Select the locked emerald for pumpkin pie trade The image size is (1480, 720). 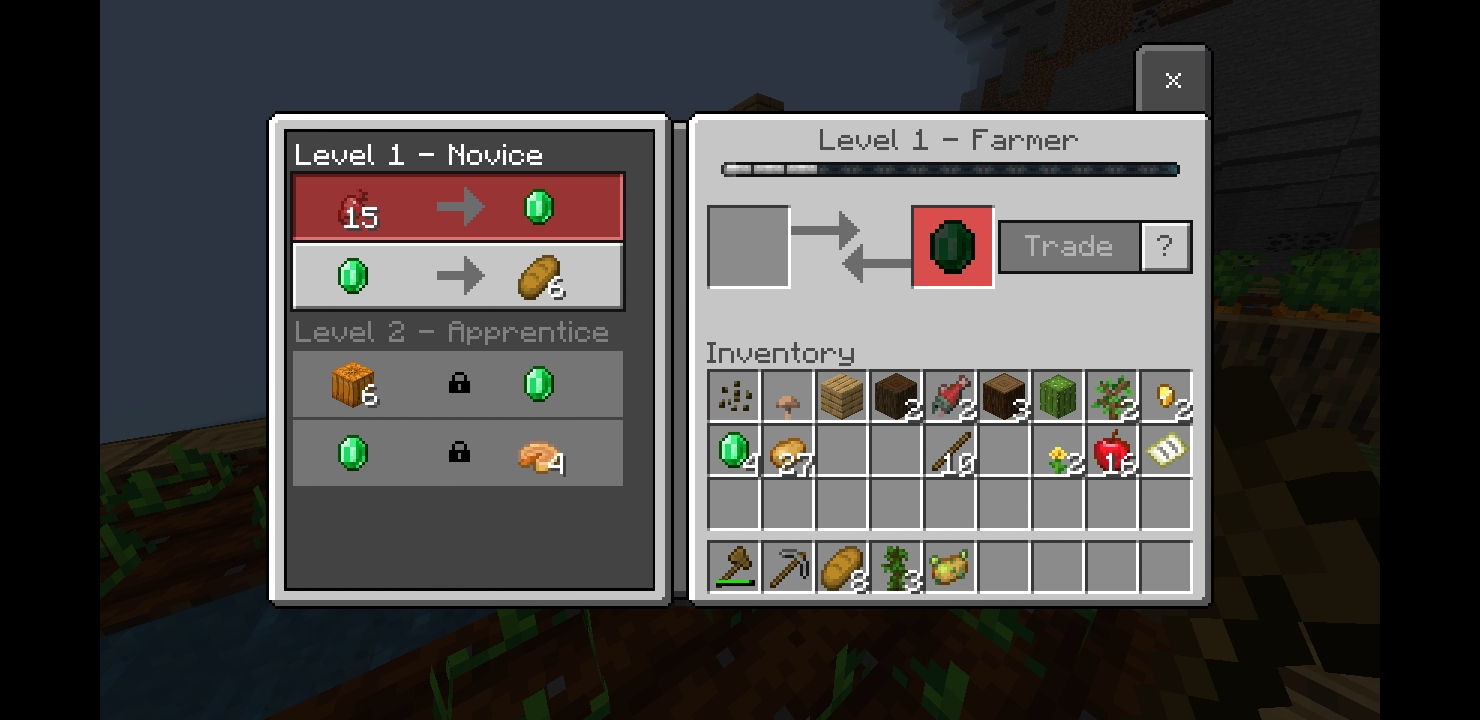(458, 453)
